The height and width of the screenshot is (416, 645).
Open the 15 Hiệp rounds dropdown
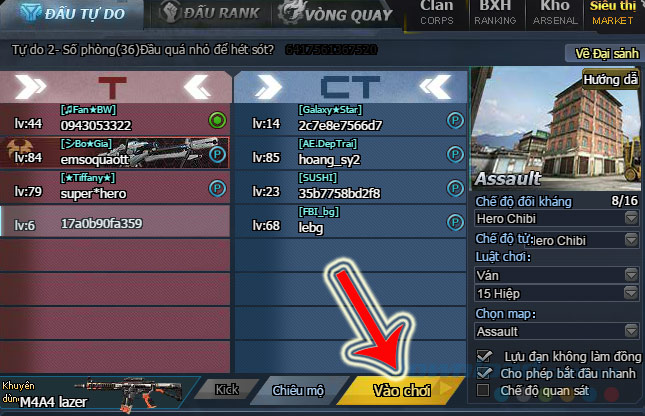point(556,294)
